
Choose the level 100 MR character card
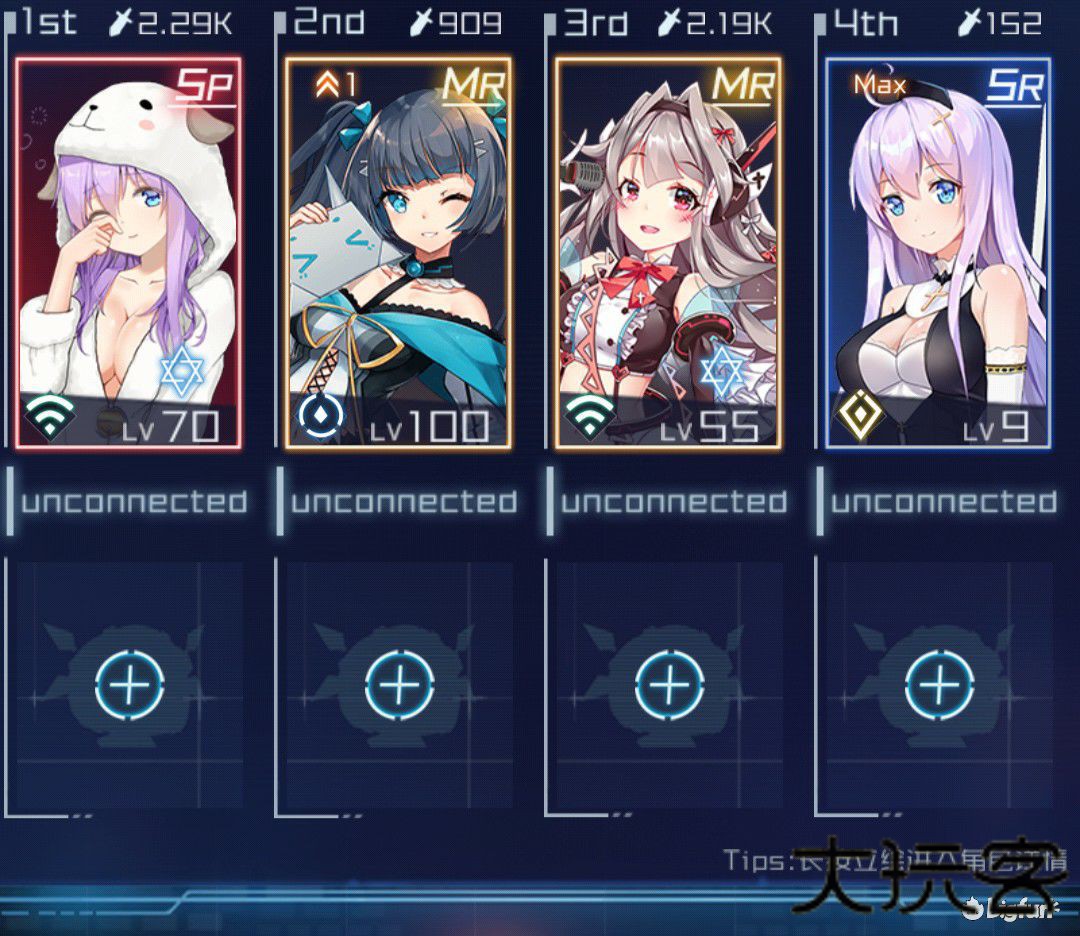tap(398, 252)
